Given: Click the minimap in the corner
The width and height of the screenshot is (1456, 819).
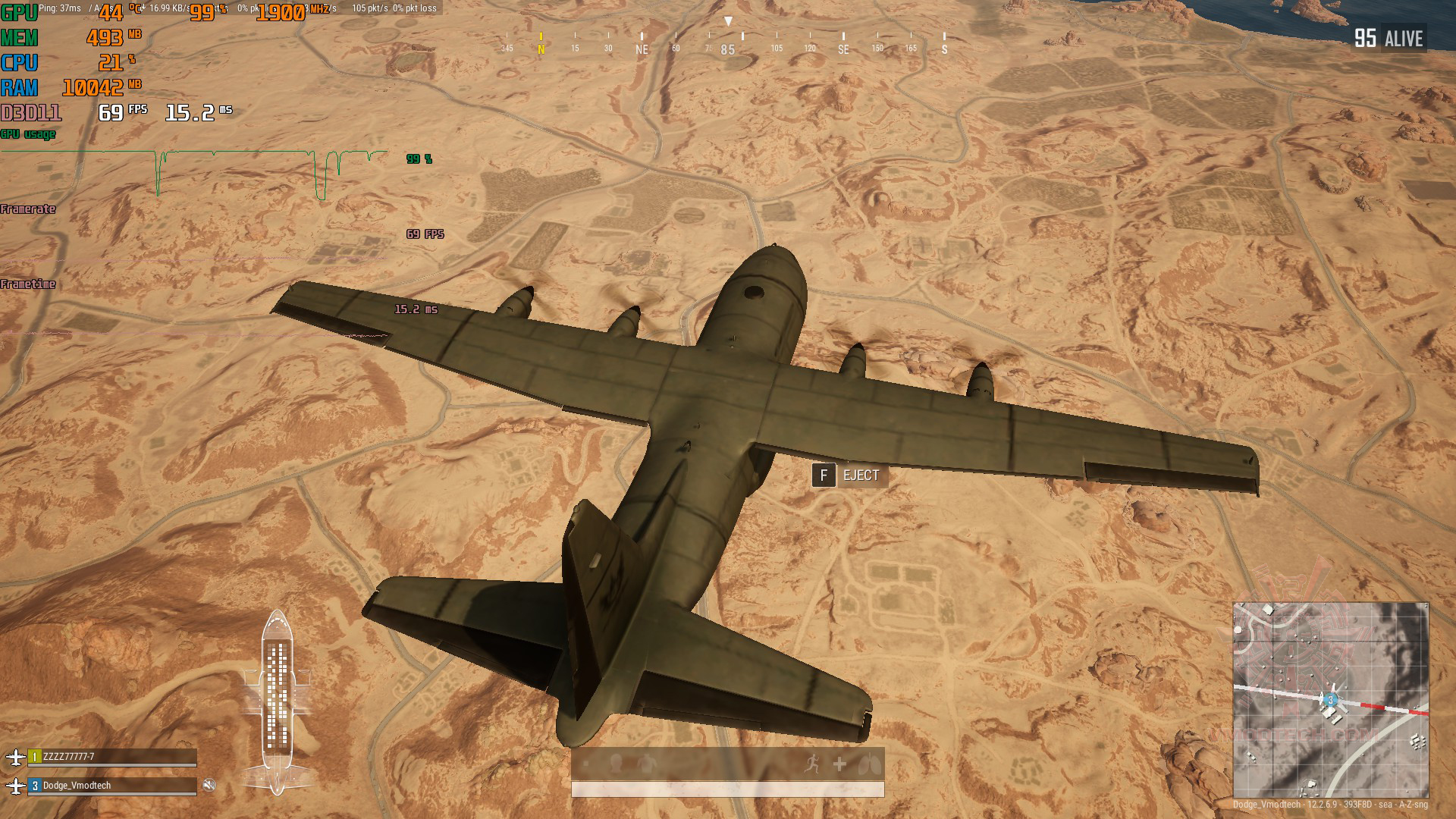Looking at the screenshot, I should click(1331, 699).
